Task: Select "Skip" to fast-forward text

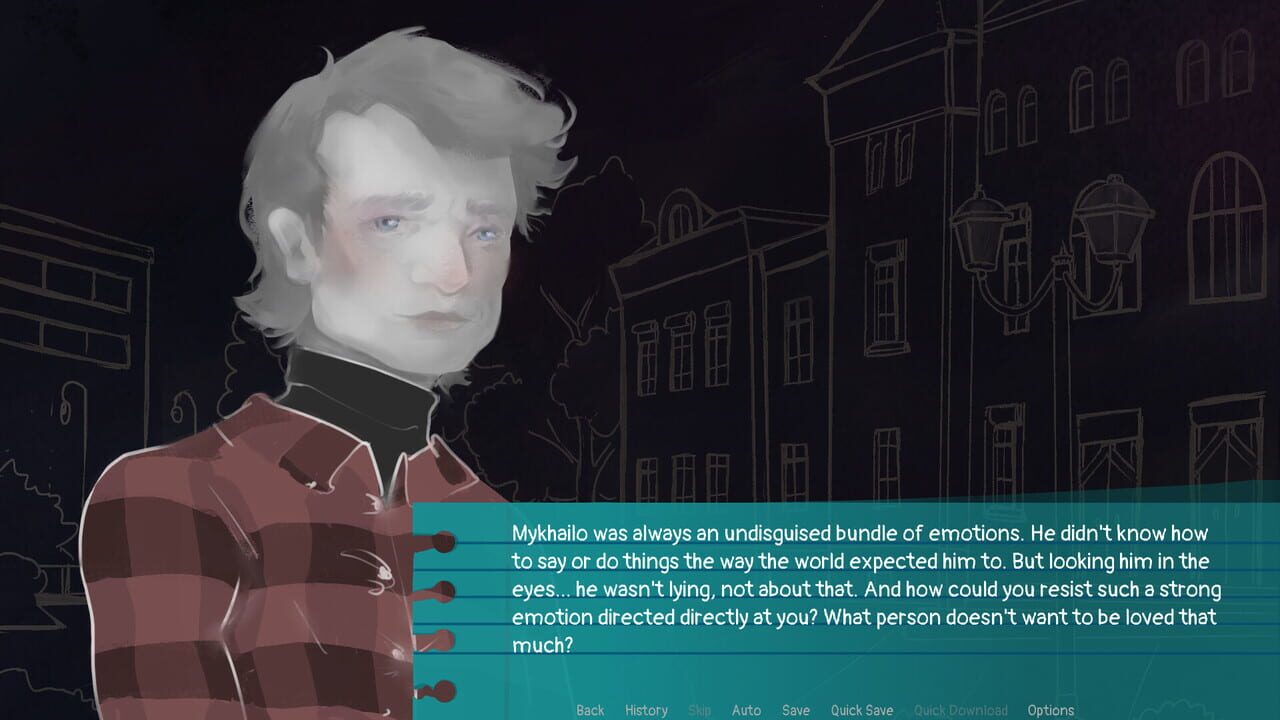Action: pos(699,710)
